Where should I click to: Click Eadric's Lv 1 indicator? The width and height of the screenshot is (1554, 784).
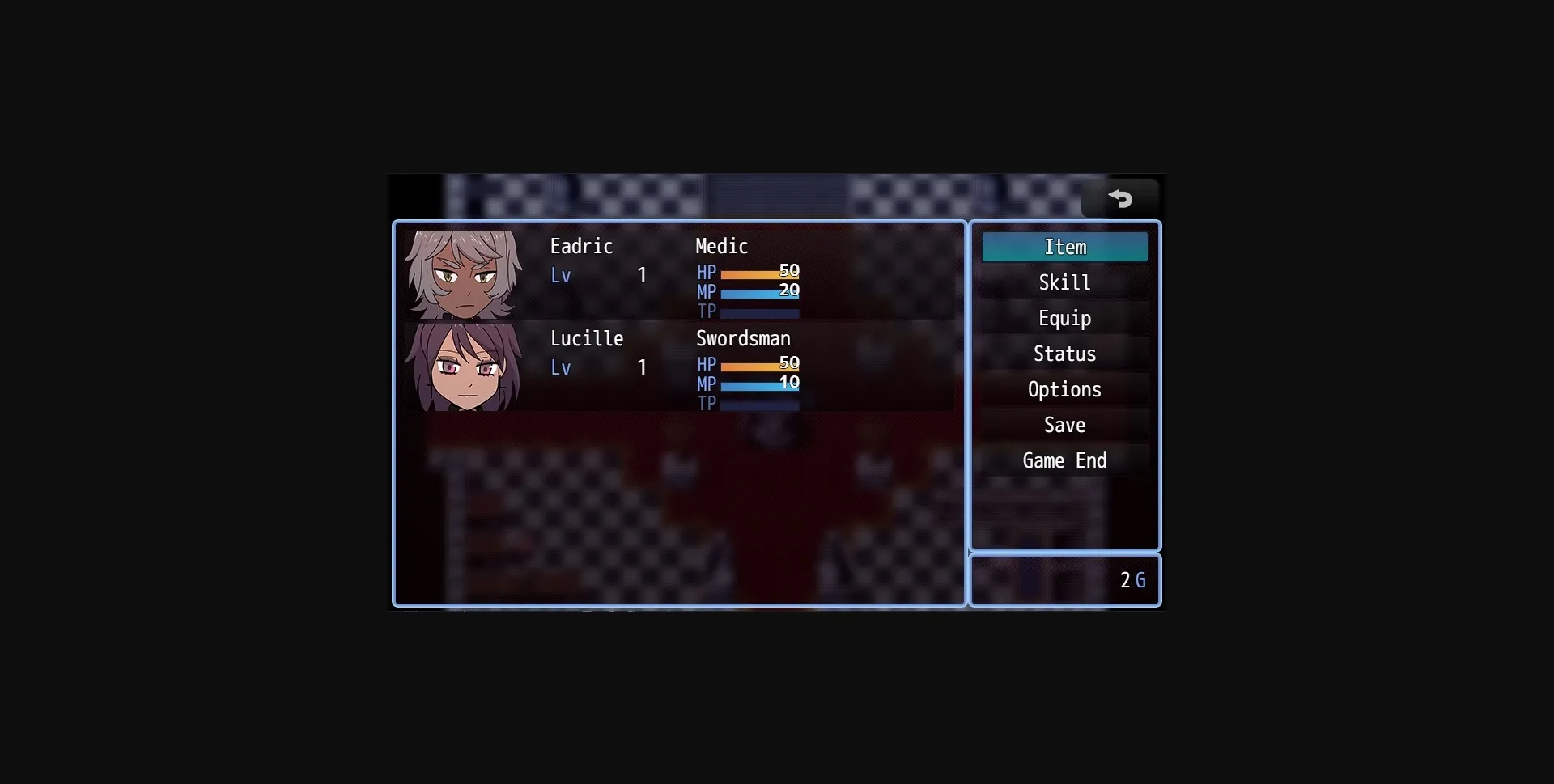tap(599, 275)
